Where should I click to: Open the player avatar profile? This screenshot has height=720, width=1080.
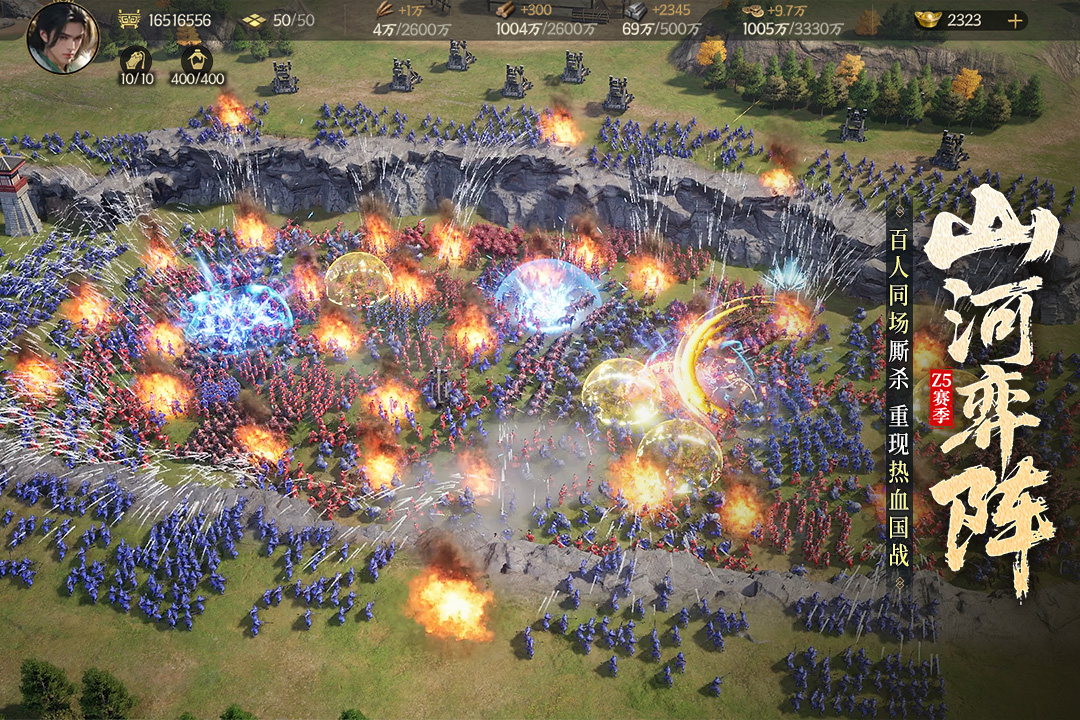[62, 38]
